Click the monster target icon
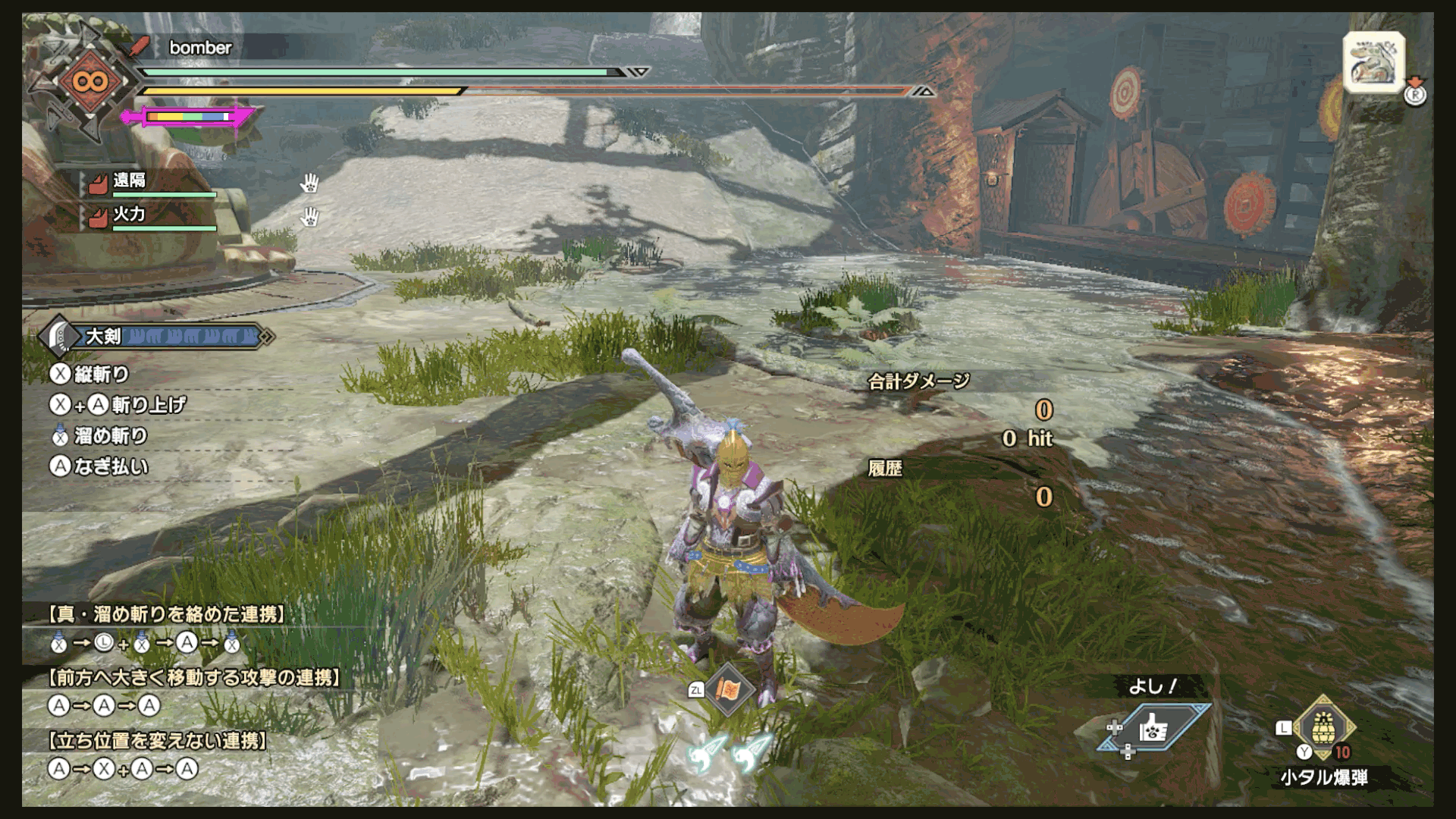The width and height of the screenshot is (1456, 819). (x=1373, y=64)
